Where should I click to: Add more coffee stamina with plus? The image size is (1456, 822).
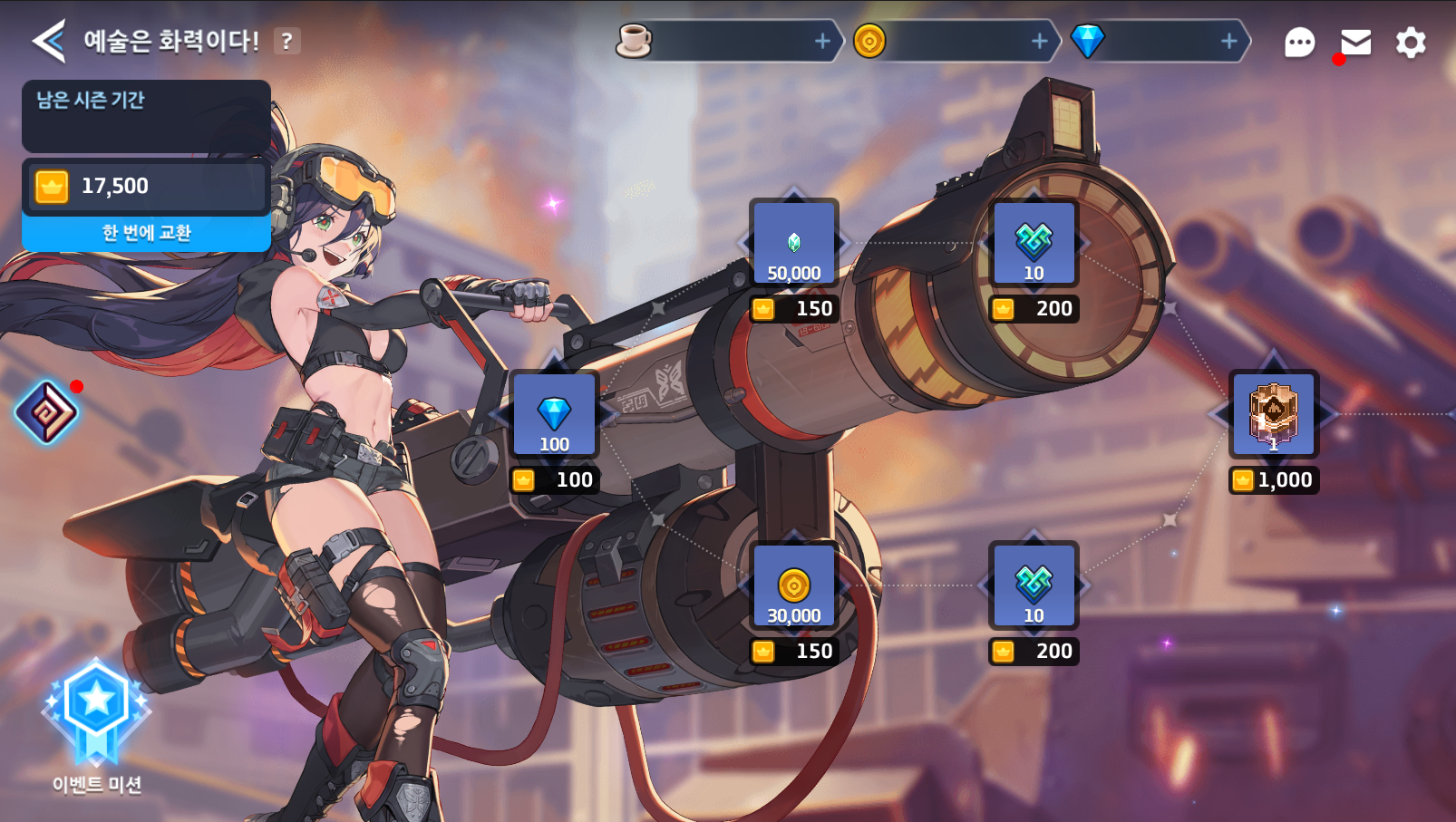[822, 41]
